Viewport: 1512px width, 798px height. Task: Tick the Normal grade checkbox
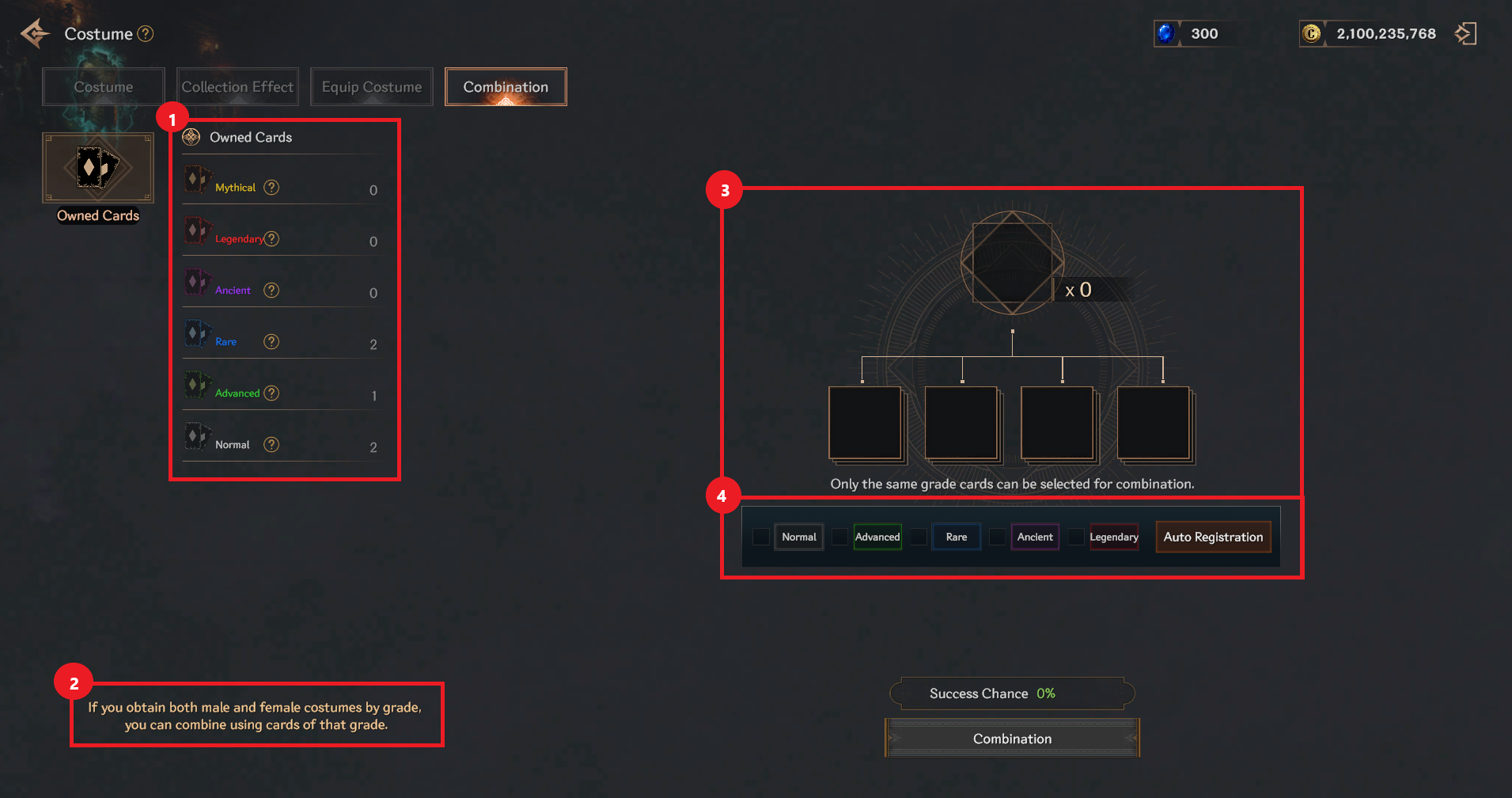coord(761,537)
